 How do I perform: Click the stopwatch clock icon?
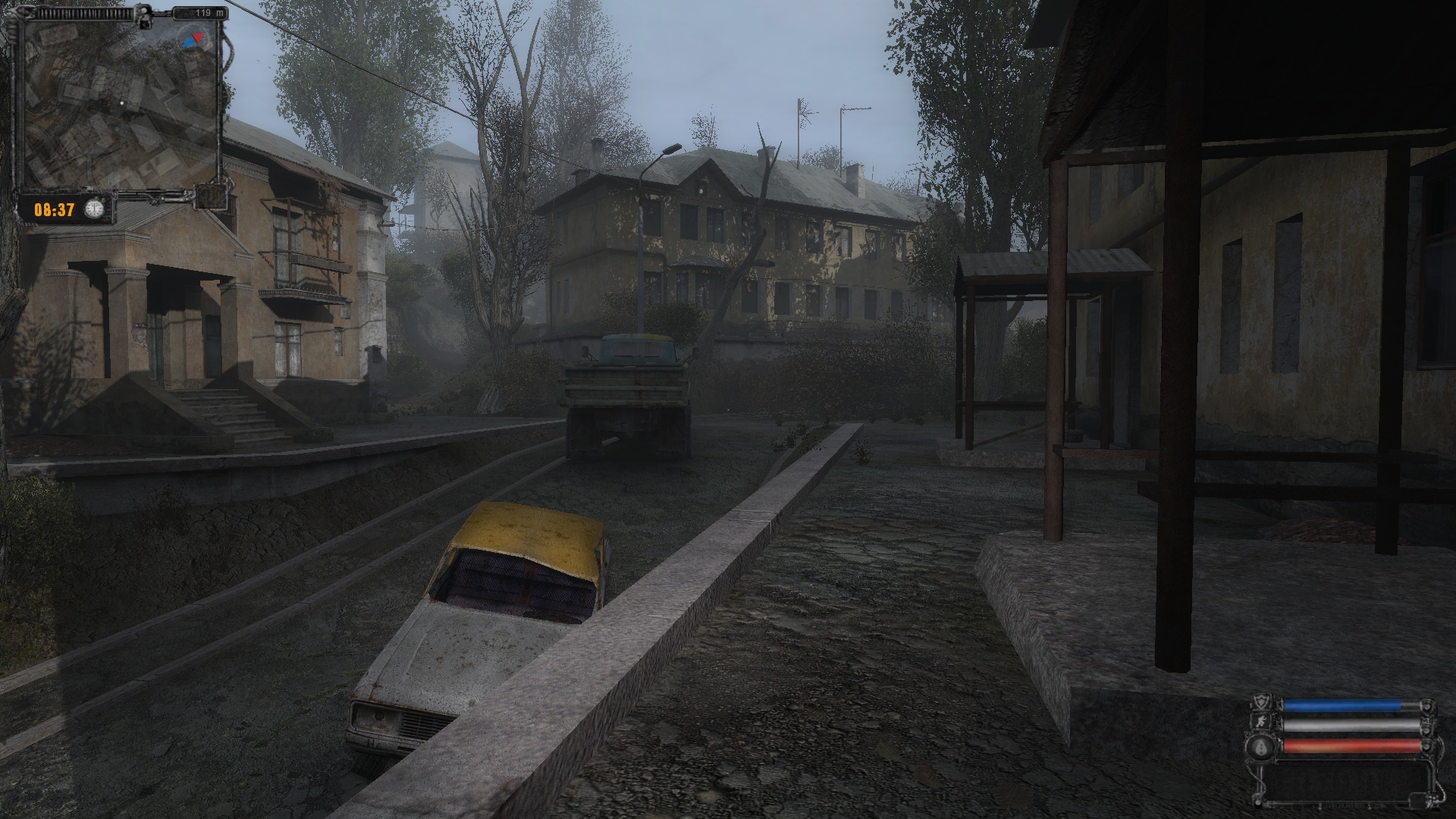pos(94,208)
